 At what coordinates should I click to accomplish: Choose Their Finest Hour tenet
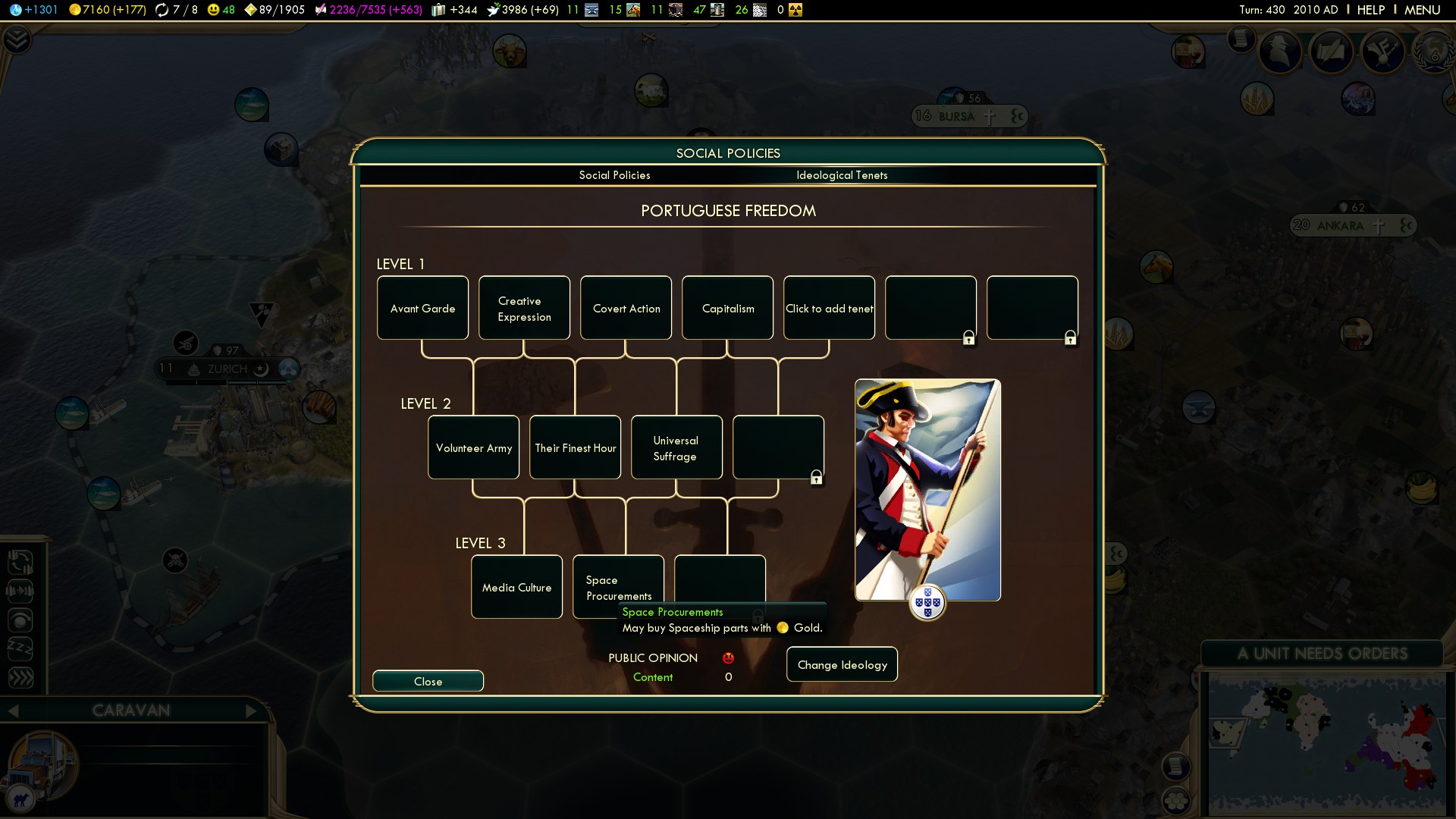point(575,447)
